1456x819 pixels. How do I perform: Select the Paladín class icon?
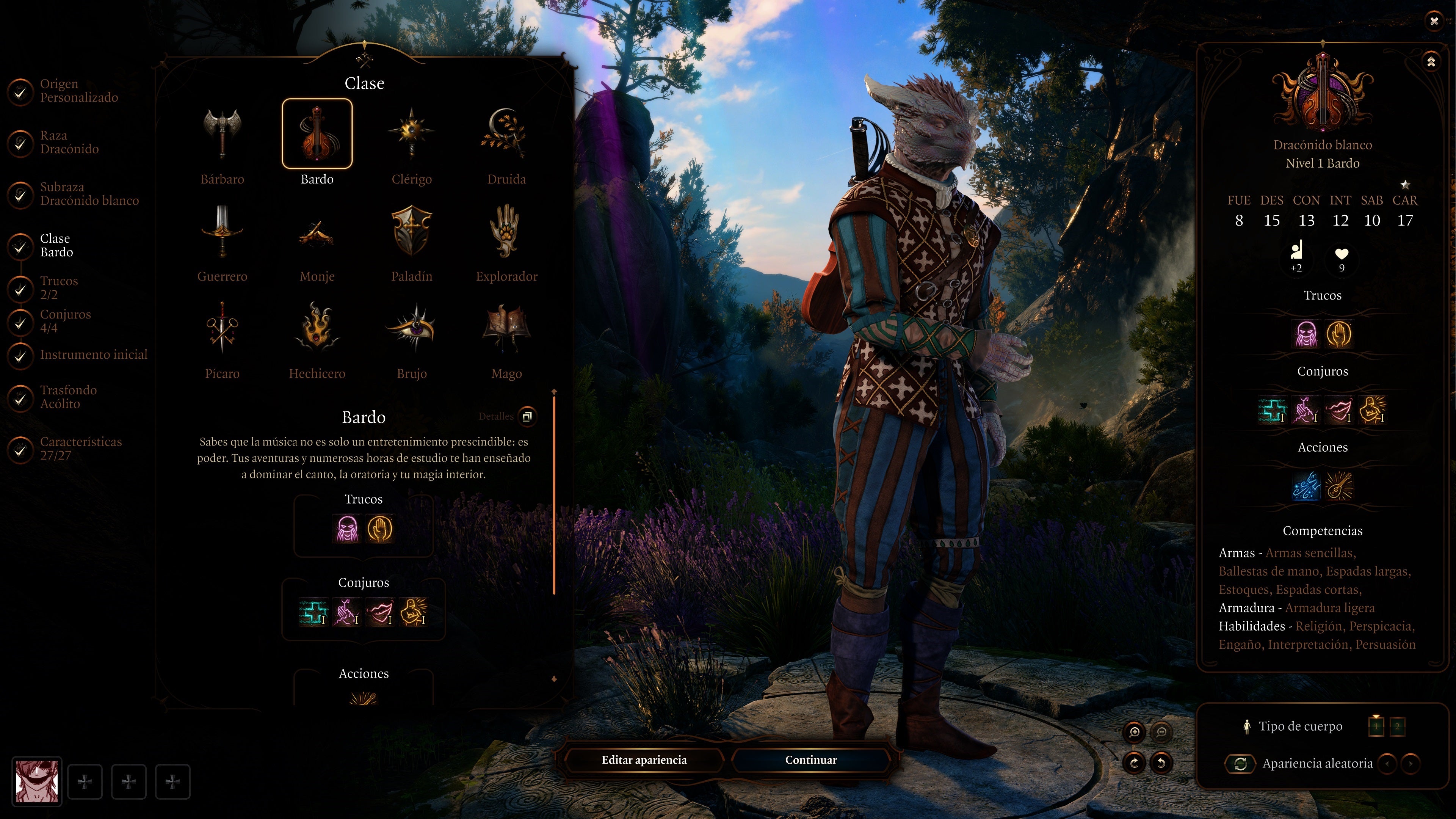[412, 232]
